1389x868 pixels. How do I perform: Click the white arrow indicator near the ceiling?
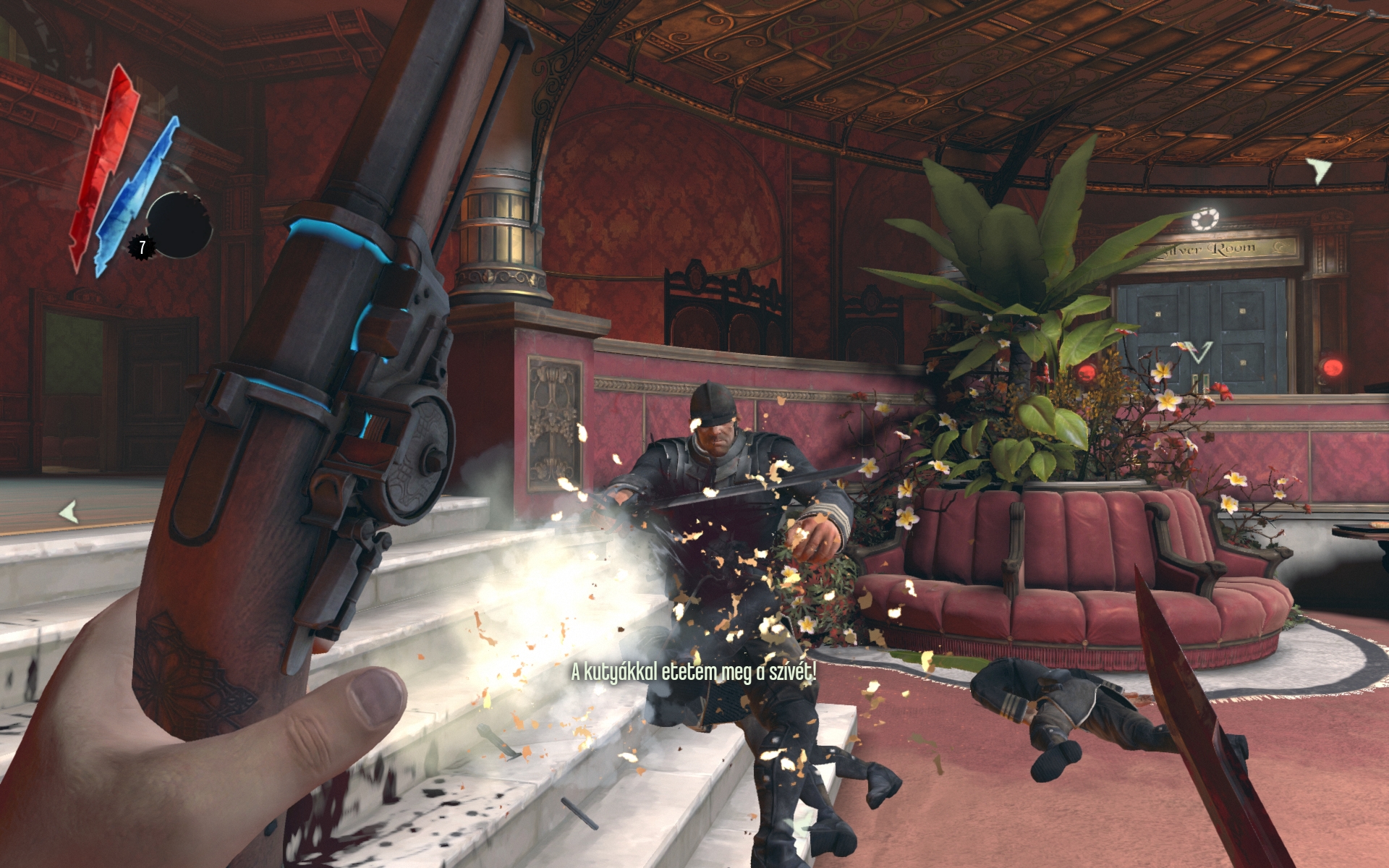(x=1317, y=170)
